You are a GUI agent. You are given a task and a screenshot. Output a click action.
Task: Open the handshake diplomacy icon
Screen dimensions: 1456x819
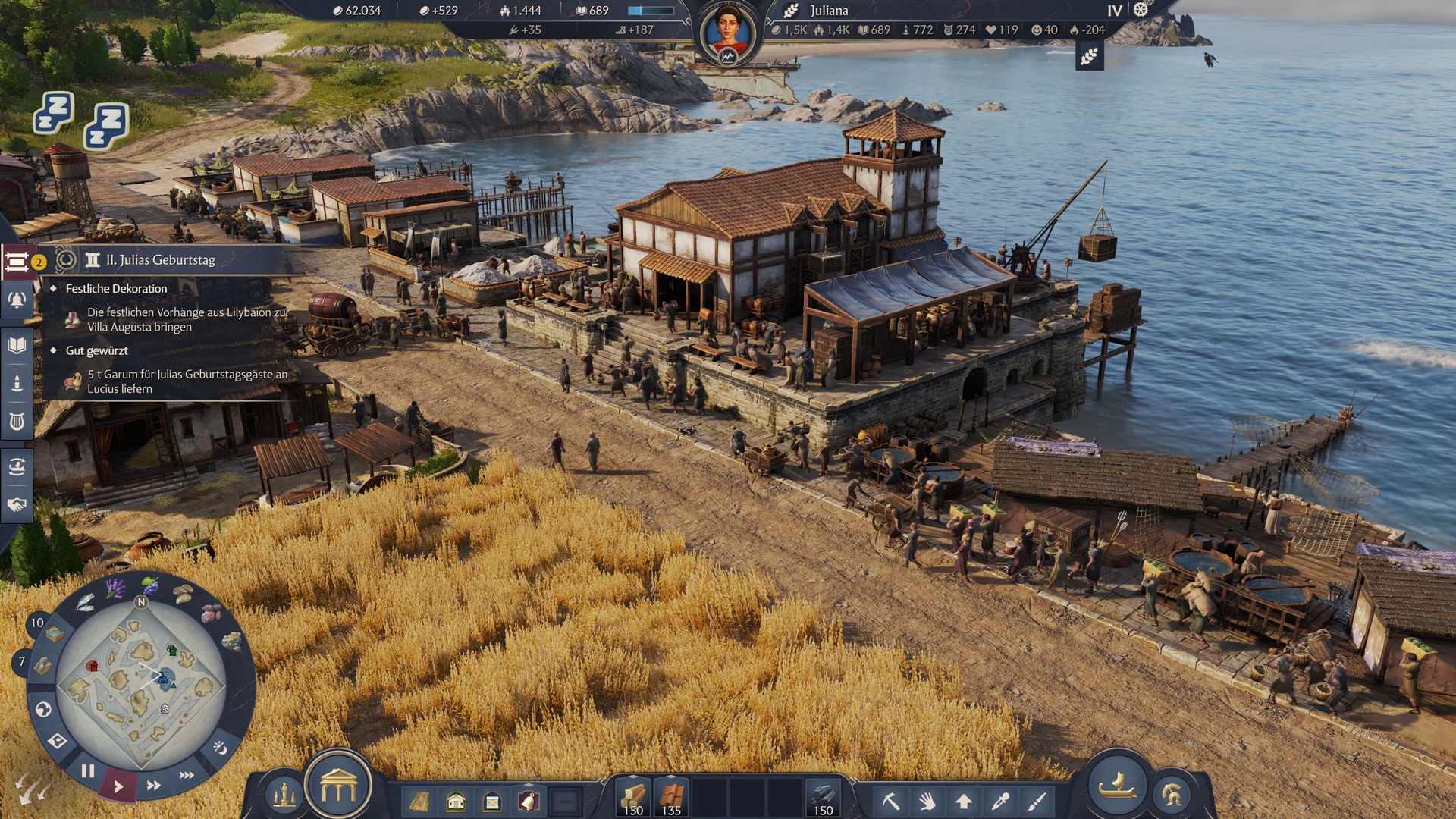[17, 504]
